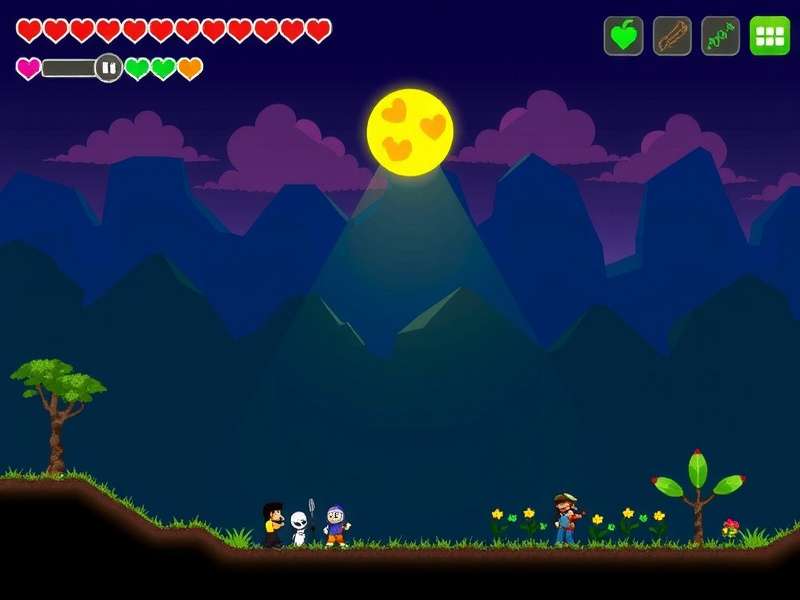
Task: Open the green inventory grid button
Action: [769, 36]
